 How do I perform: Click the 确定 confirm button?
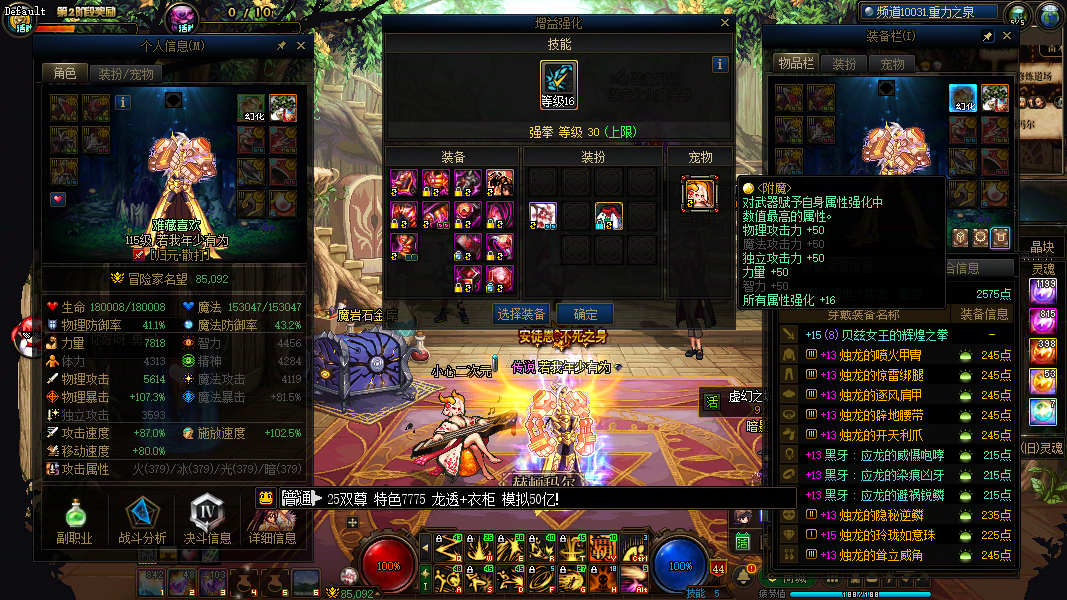[584, 314]
